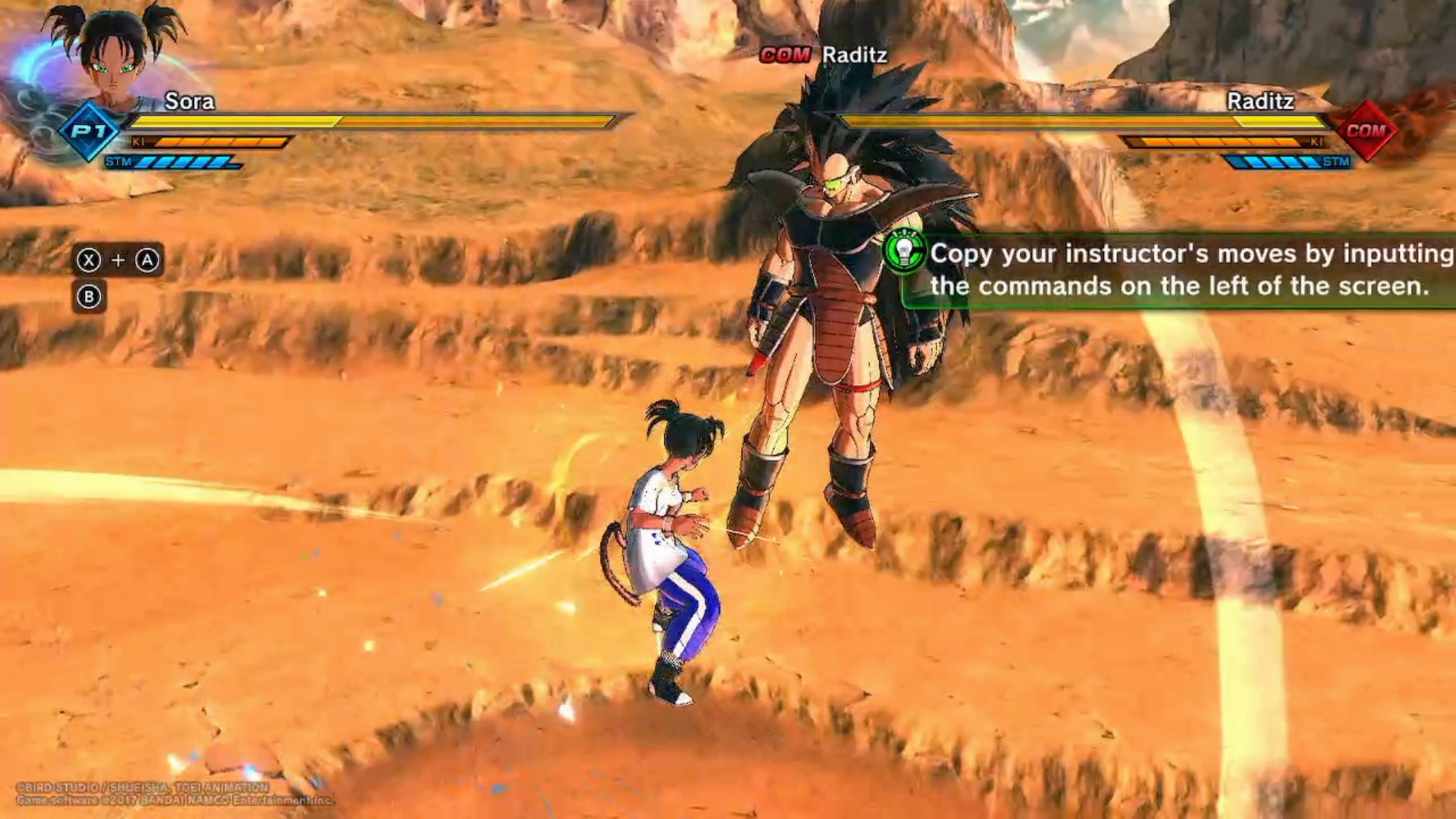Click the red COM diamond badge
Screen dimensions: 1456x819
pos(1366,130)
